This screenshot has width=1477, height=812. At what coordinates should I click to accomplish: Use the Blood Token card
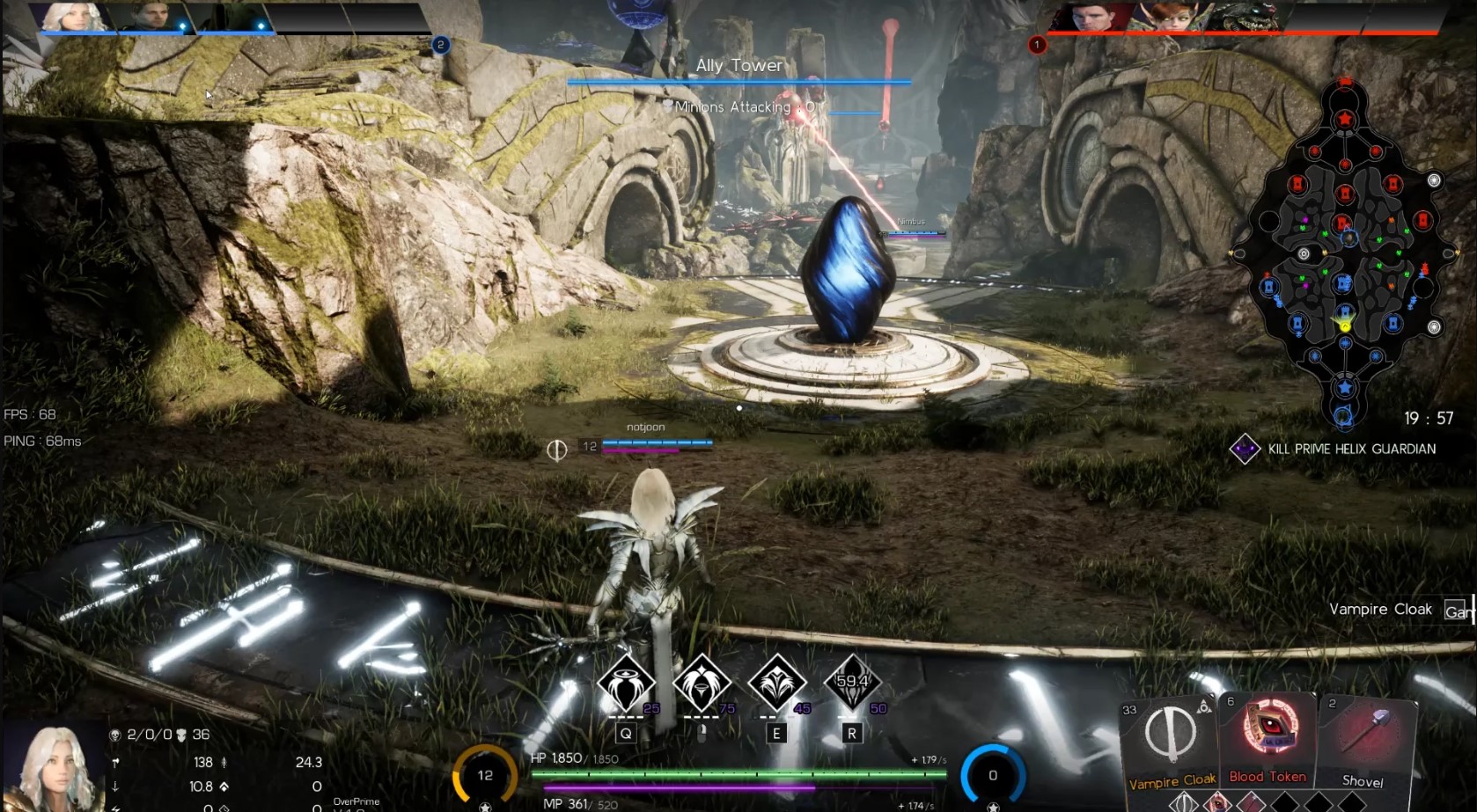coord(1268,739)
